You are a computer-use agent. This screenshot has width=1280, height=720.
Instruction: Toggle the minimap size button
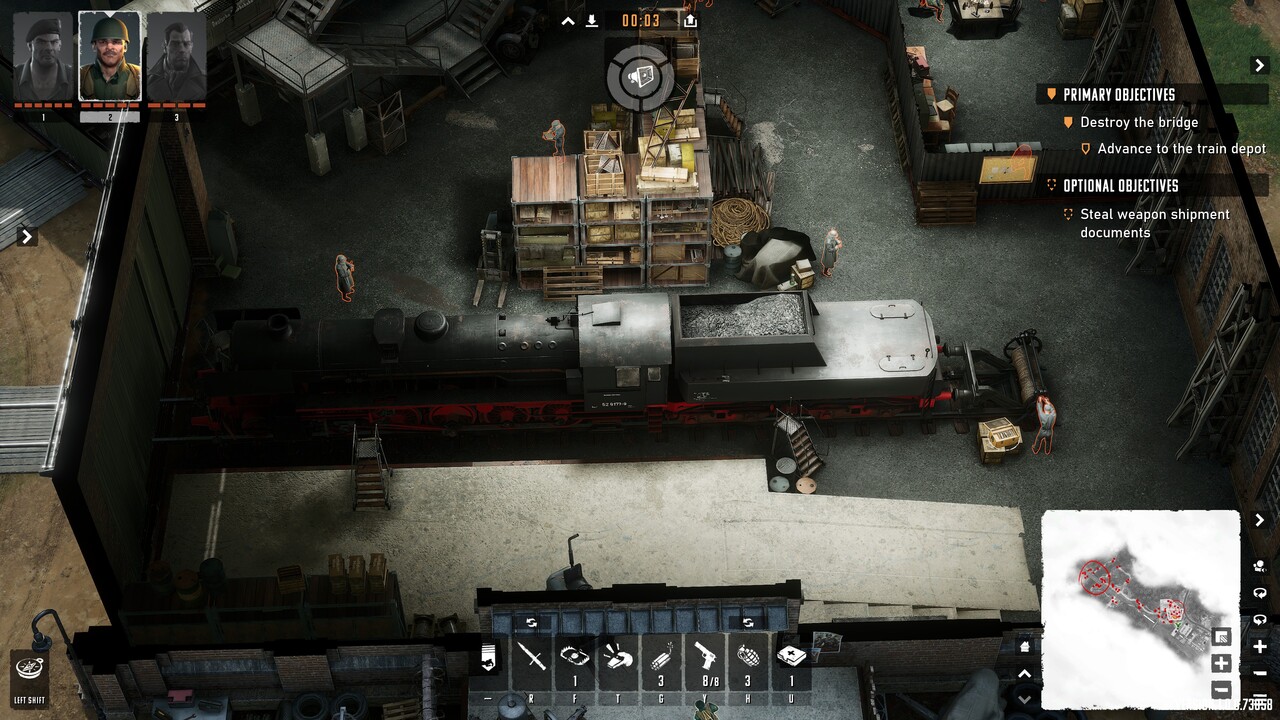[1221, 637]
